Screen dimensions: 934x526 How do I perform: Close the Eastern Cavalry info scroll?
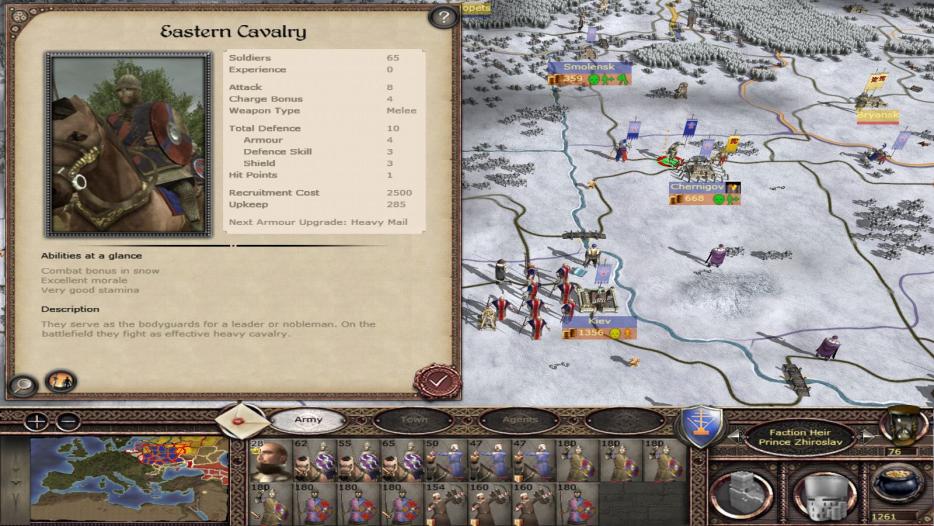(437, 380)
